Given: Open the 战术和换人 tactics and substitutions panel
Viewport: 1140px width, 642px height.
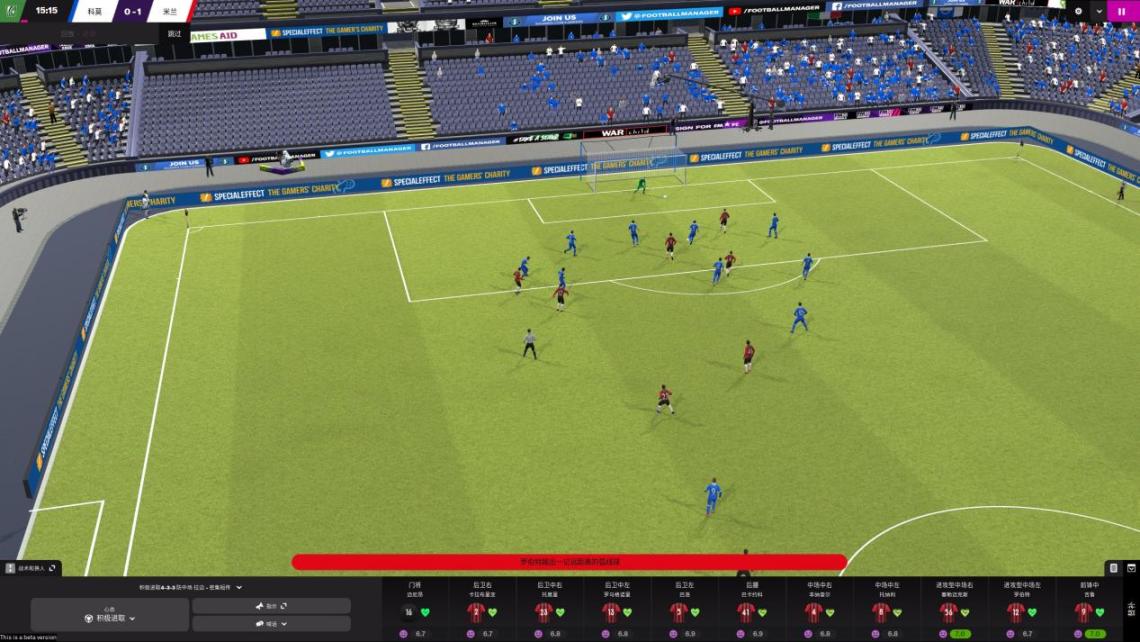Looking at the screenshot, I should click(x=31, y=568).
